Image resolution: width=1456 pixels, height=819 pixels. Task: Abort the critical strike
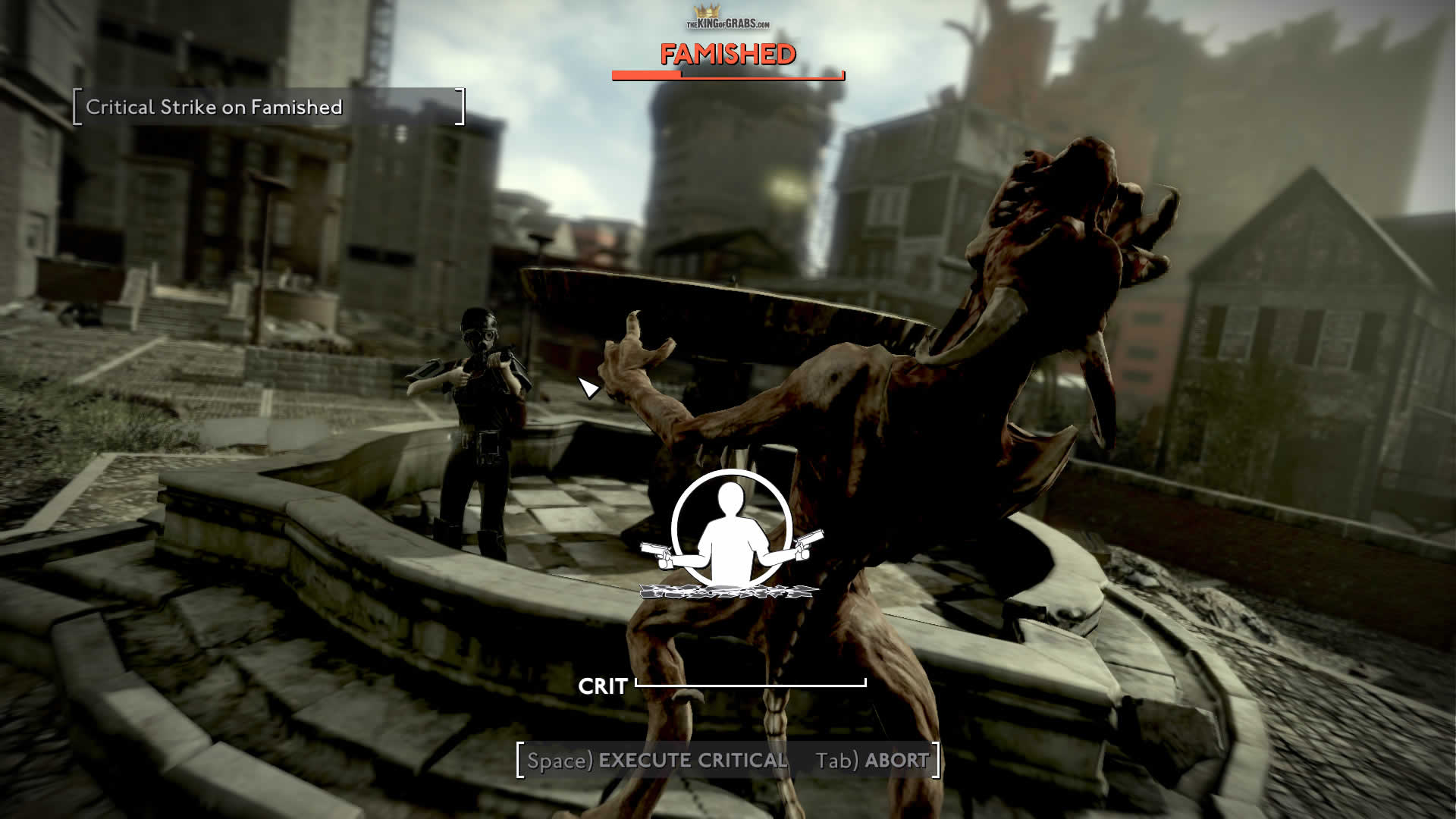[x=872, y=761]
